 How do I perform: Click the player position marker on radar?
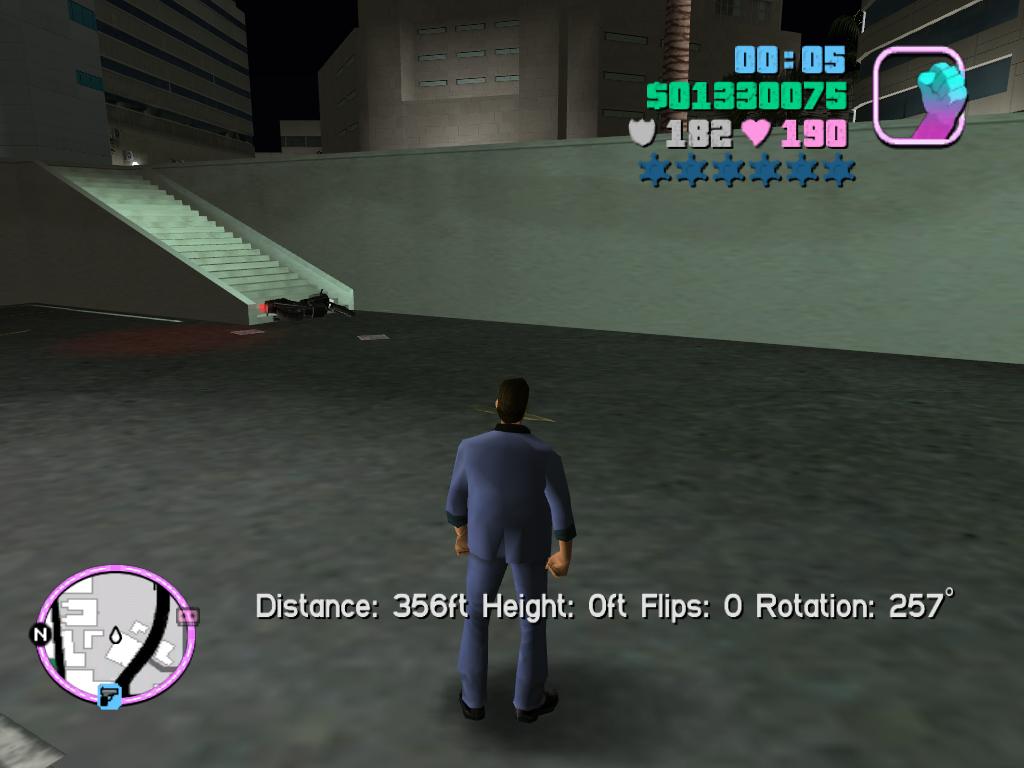pos(117,634)
